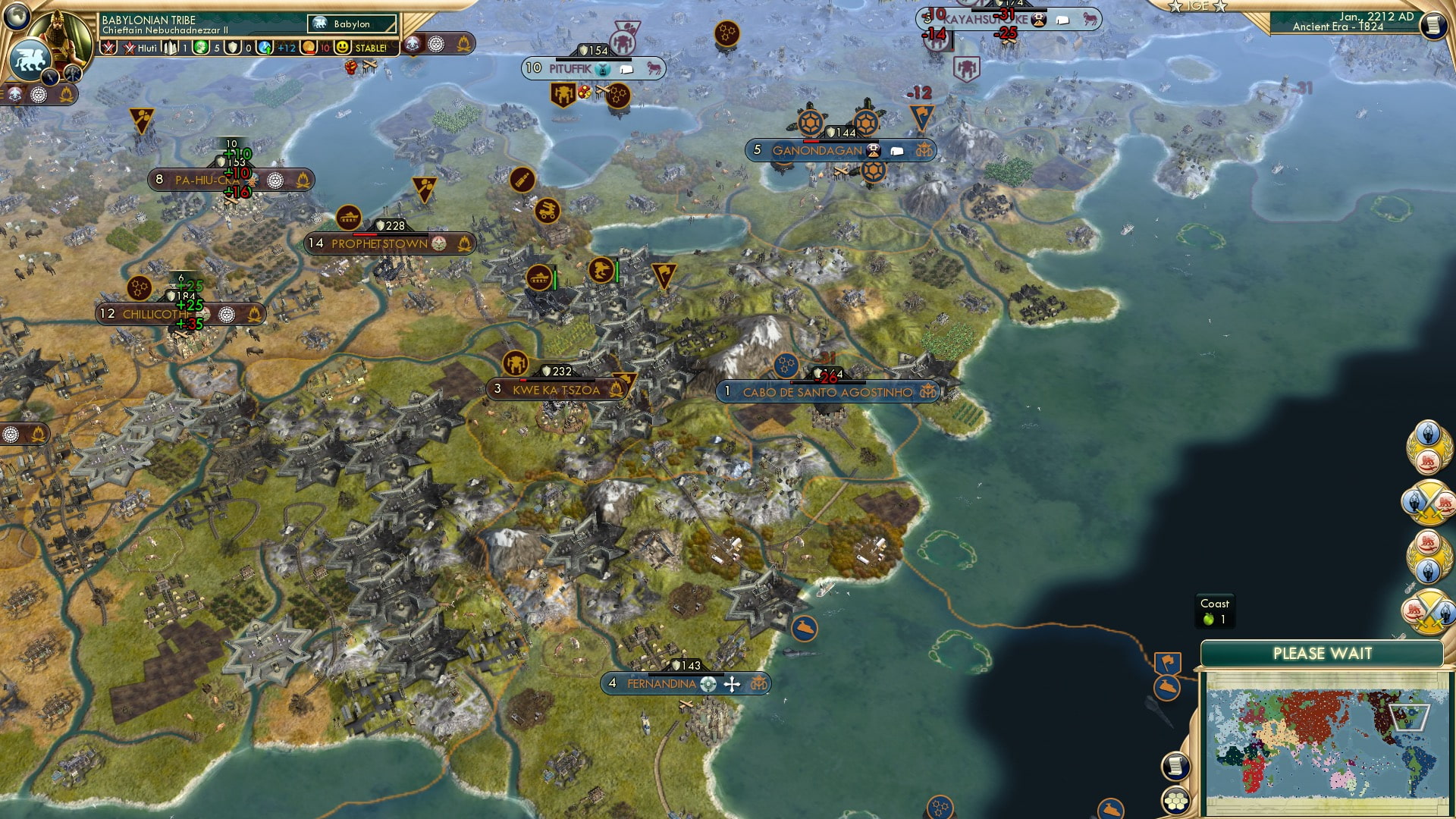Click the orange boot unit notification near the minimap

tap(1167, 688)
